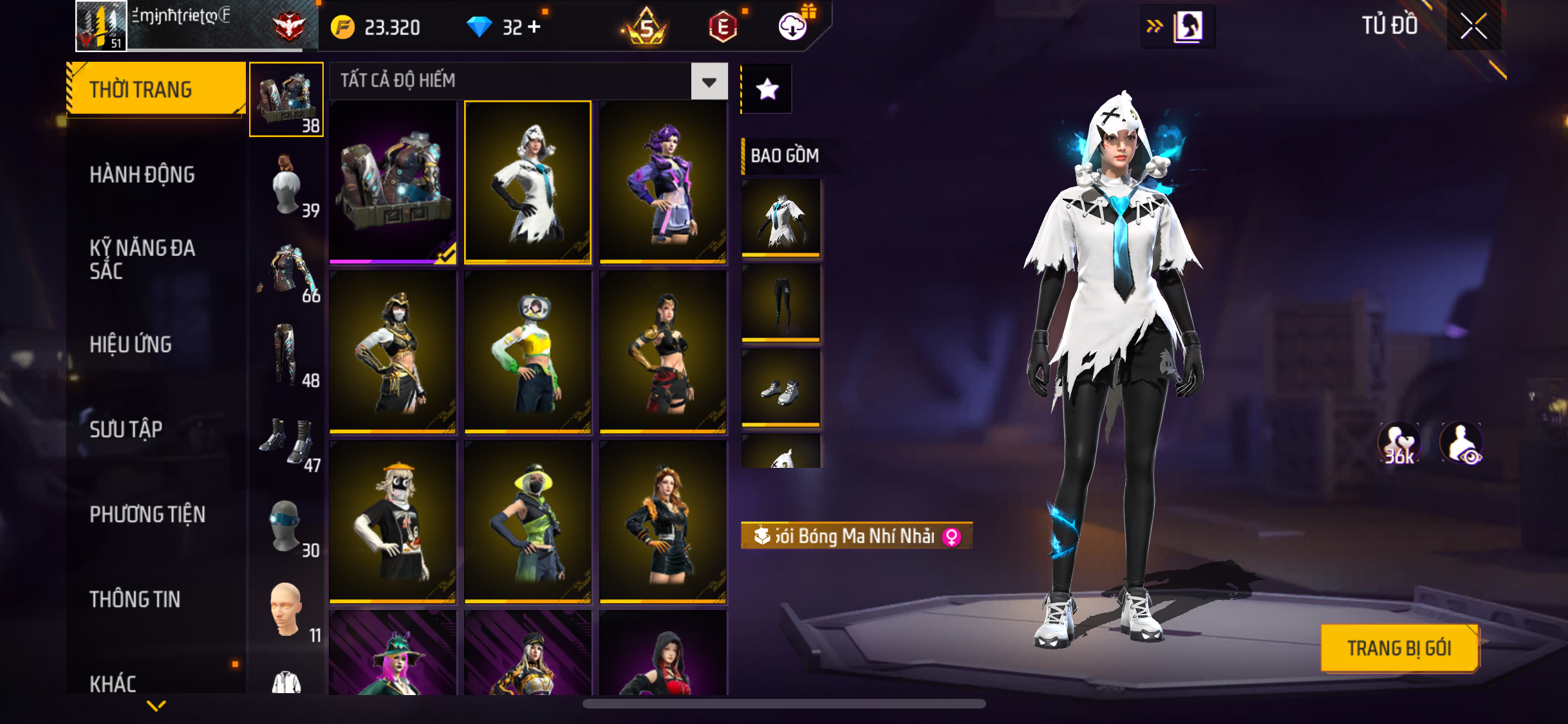Switch to the HÀNH ĐỘNG tab

pyautogui.click(x=142, y=174)
